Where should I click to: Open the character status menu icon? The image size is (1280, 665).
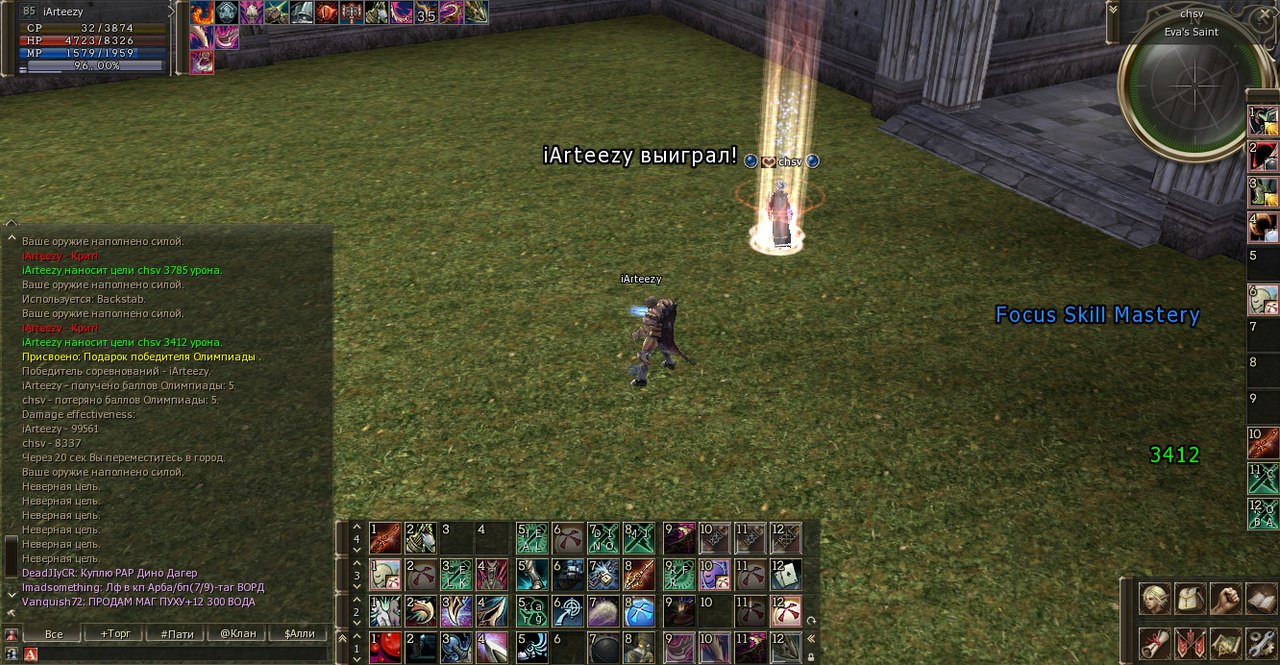(x=1155, y=599)
